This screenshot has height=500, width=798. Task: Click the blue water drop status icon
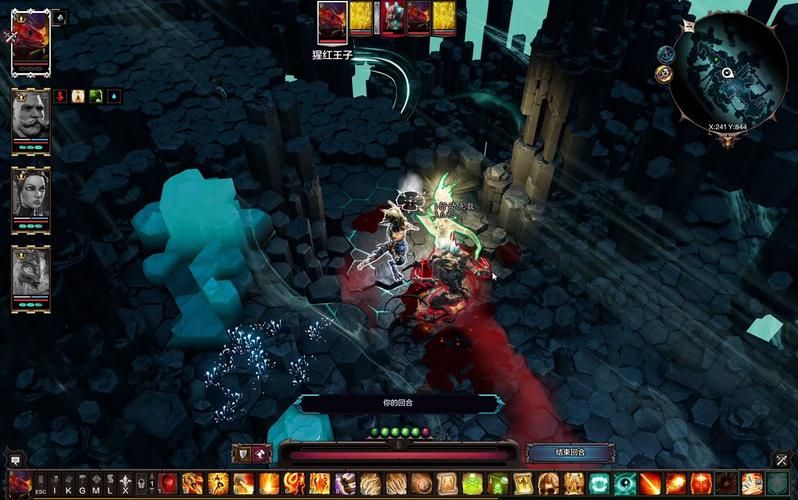click(113, 96)
